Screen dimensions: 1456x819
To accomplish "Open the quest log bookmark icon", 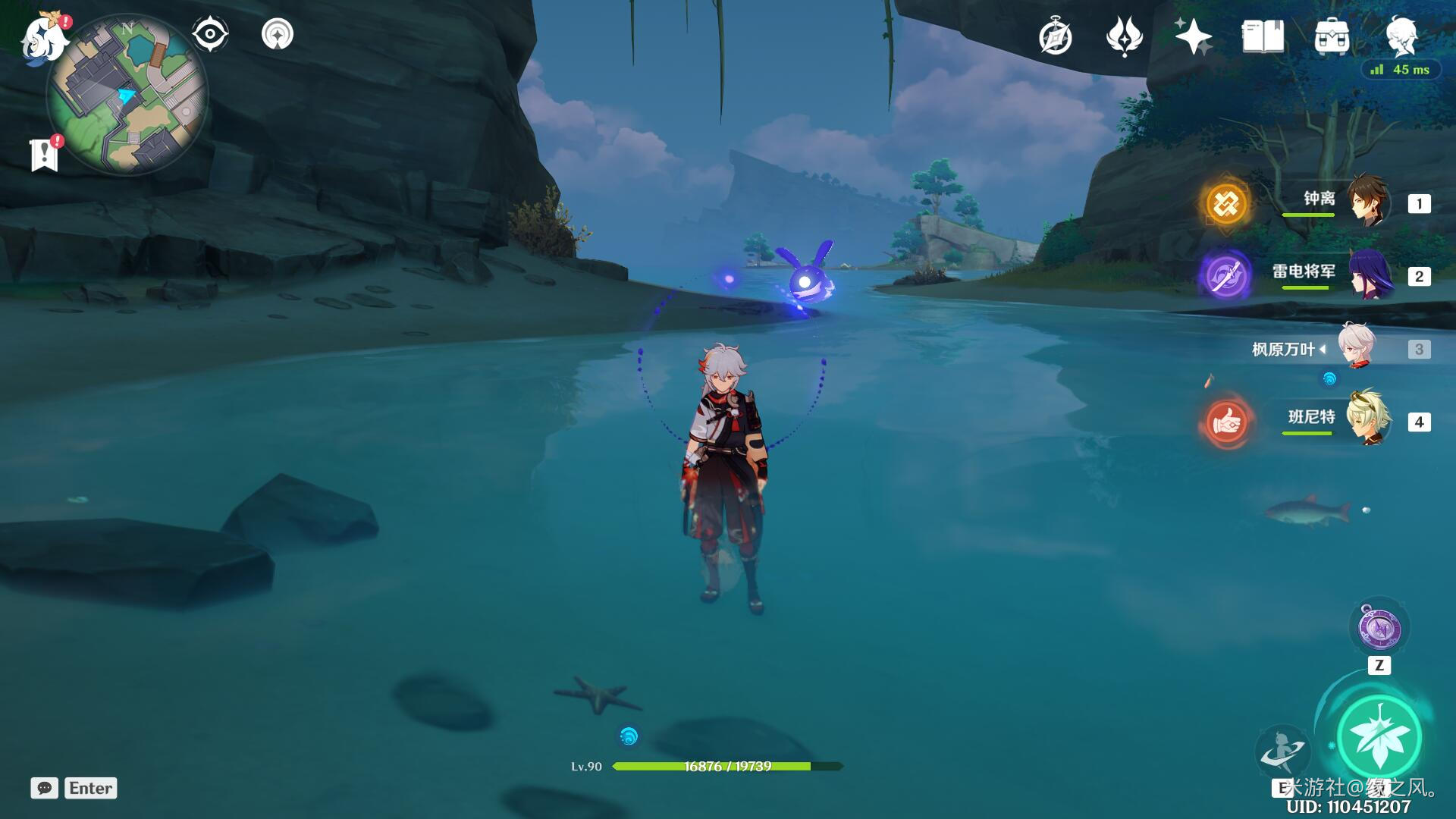I will [x=45, y=155].
